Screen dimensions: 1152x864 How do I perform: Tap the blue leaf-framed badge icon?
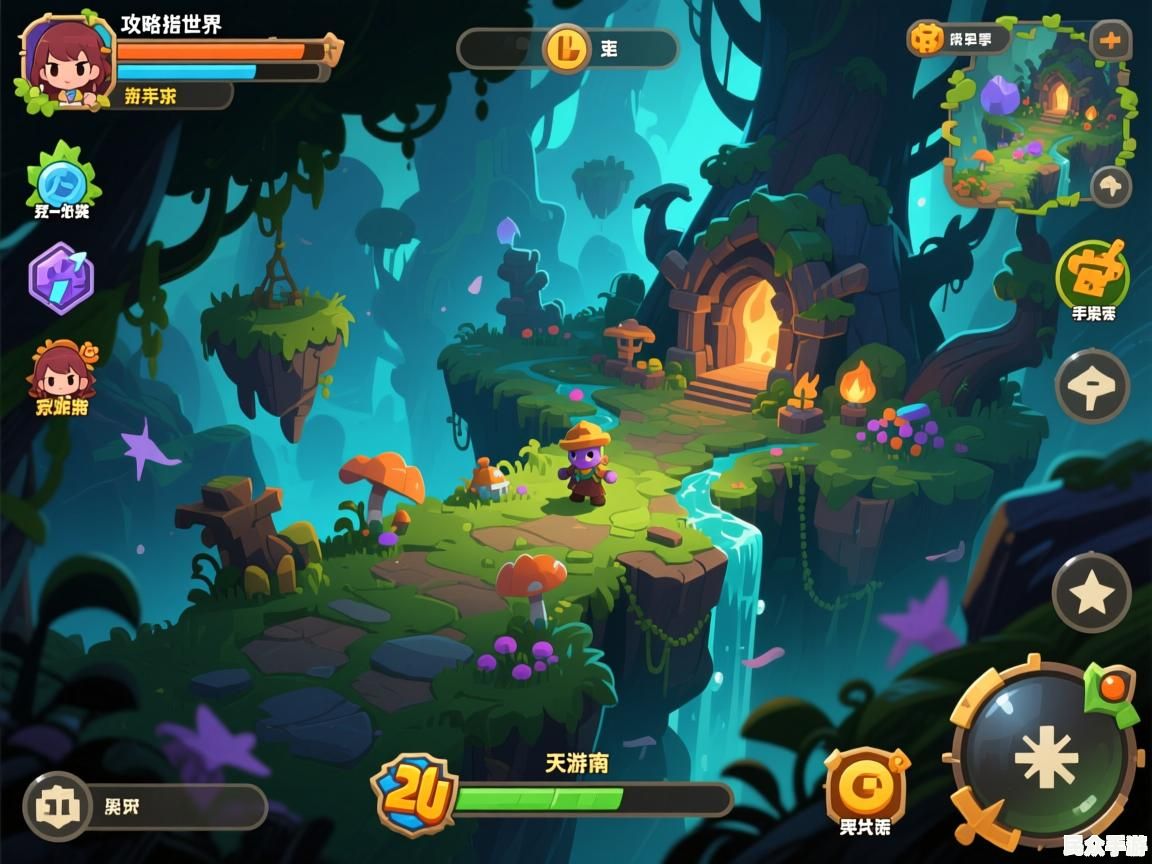pos(62,180)
